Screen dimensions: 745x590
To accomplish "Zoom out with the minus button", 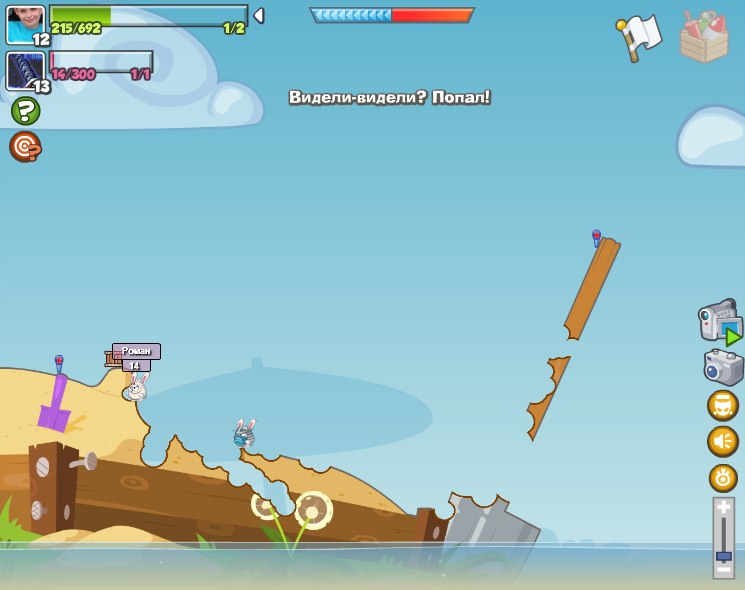I will 724,569.
